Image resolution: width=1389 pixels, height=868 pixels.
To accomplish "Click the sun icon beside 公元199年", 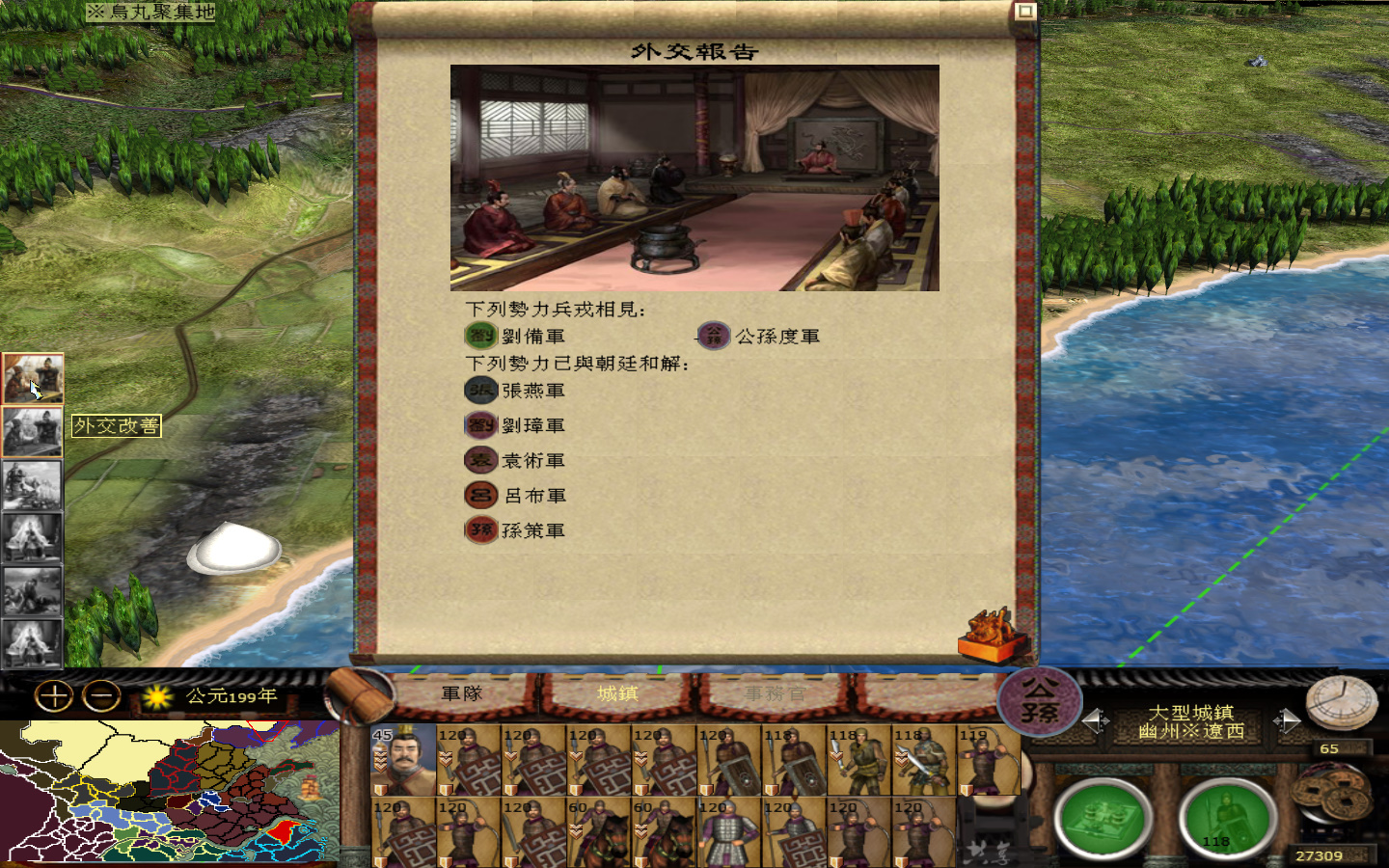I will pyautogui.click(x=157, y=695).
